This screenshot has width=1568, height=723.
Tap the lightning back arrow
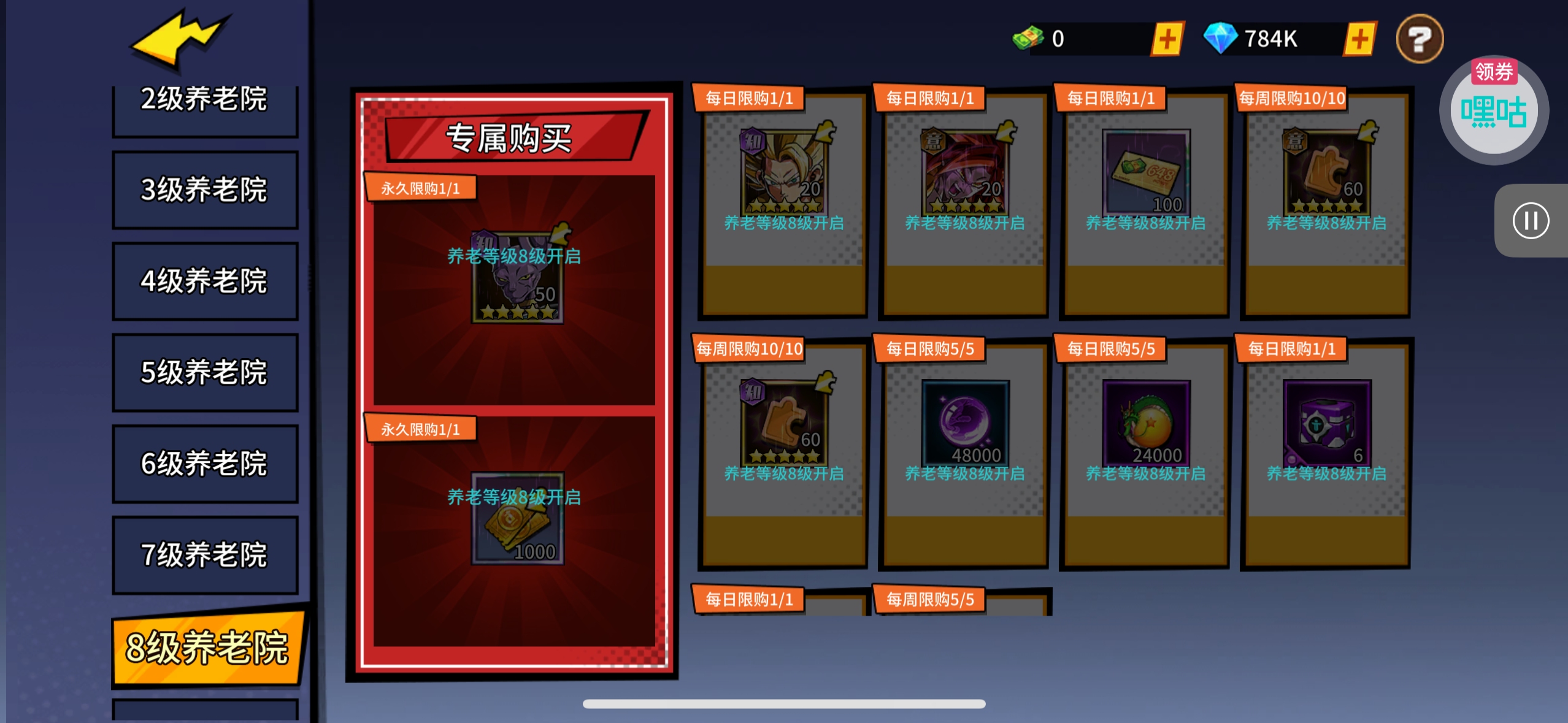(x=178, y=40)
